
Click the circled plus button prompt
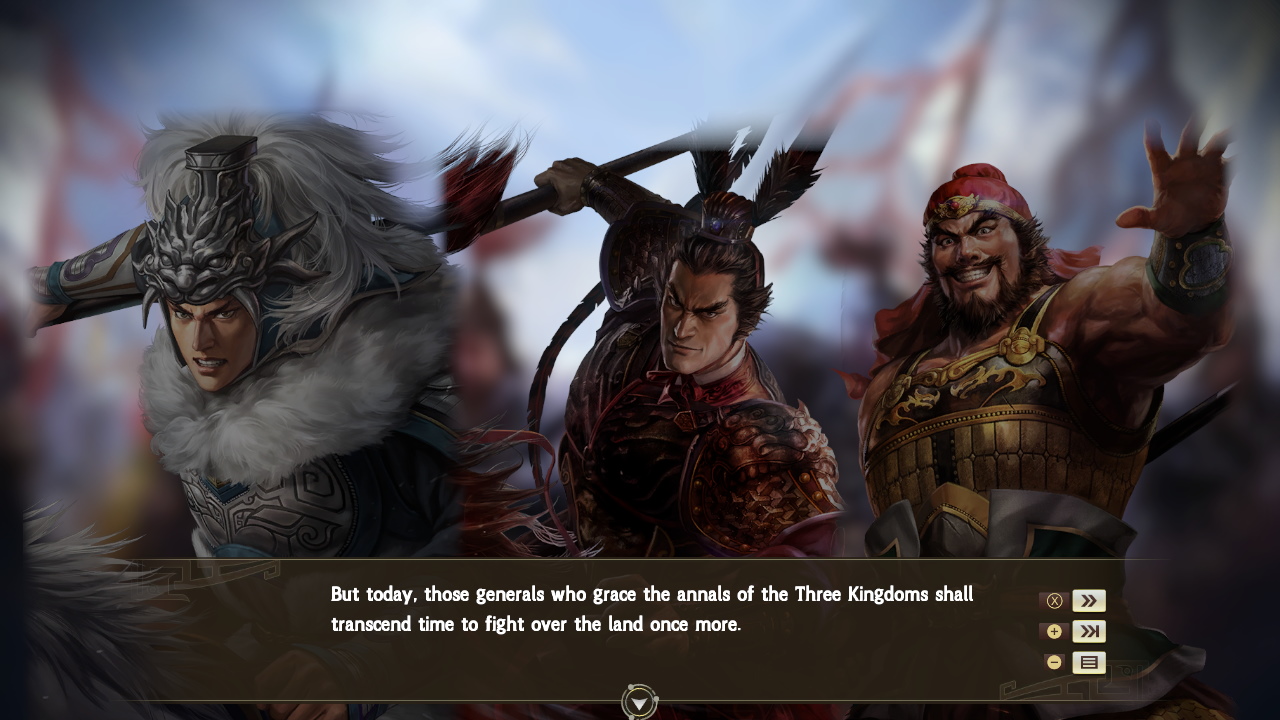1053,631
